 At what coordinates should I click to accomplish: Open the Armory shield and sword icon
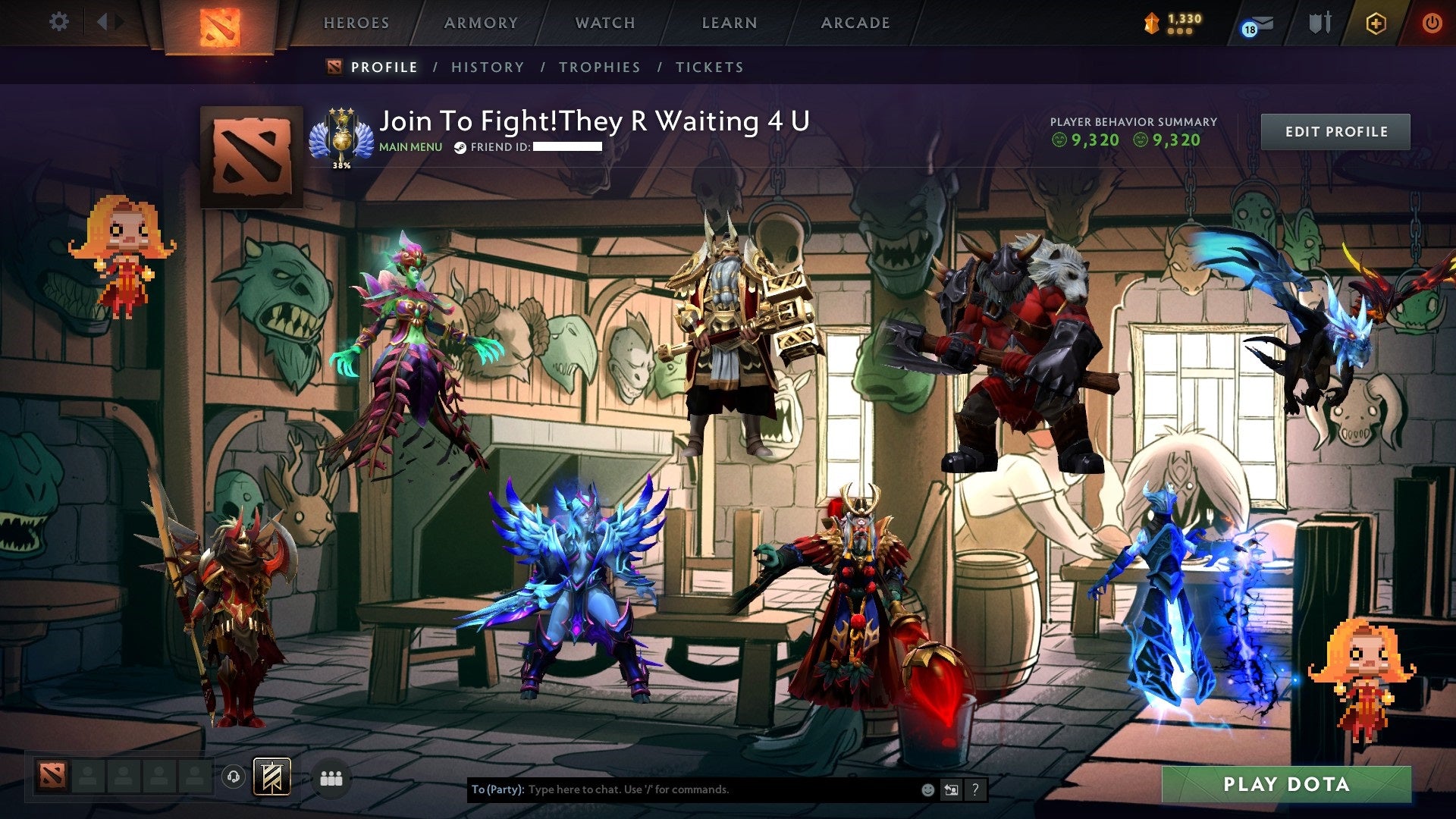coord(1321,23)
